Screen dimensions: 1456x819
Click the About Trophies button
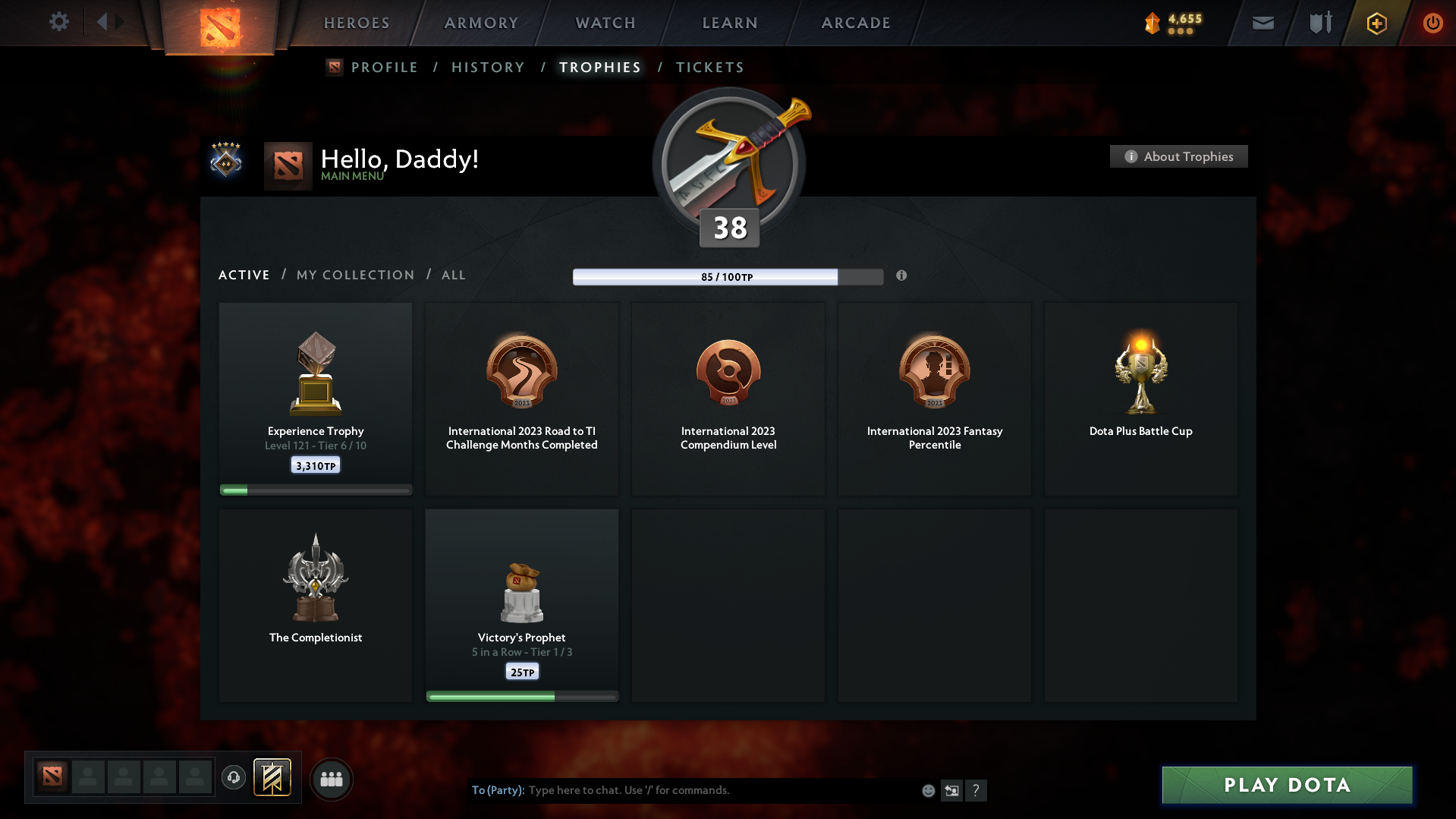(1178, 156)
